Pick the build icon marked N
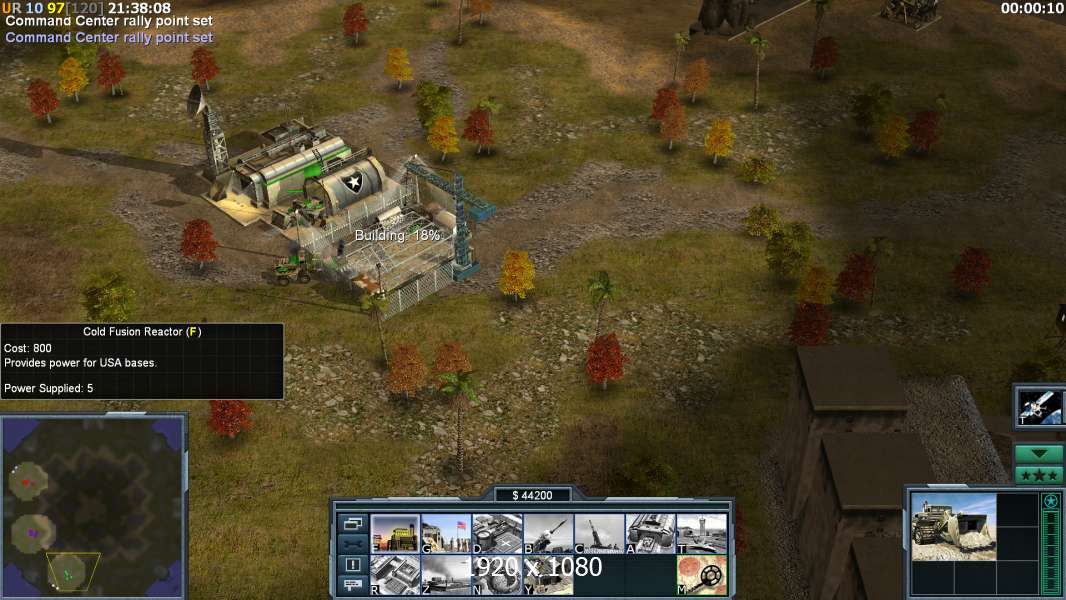This screenshot has height=600, width=1066. [497, 575]
